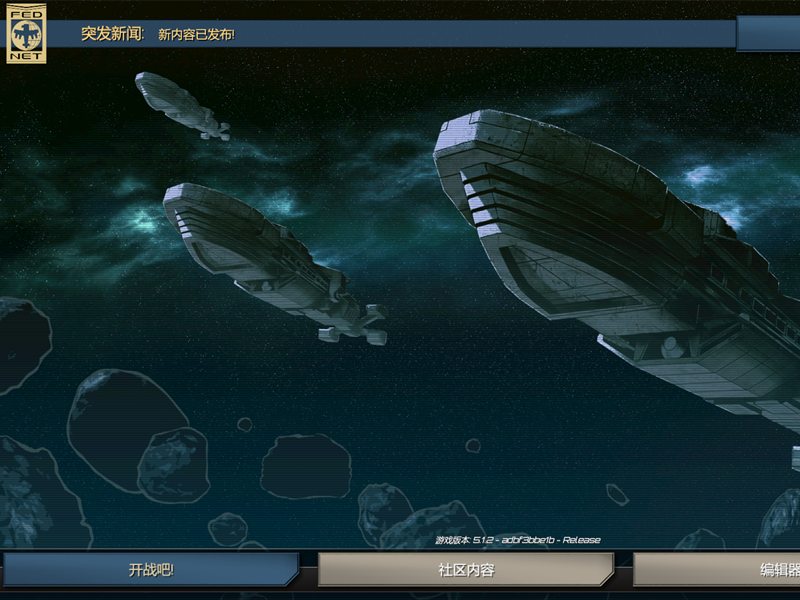Viewport: 800px width, 600px height.
Task: Click the 开战吧! start battle button
Action: (x=150, y=570)
